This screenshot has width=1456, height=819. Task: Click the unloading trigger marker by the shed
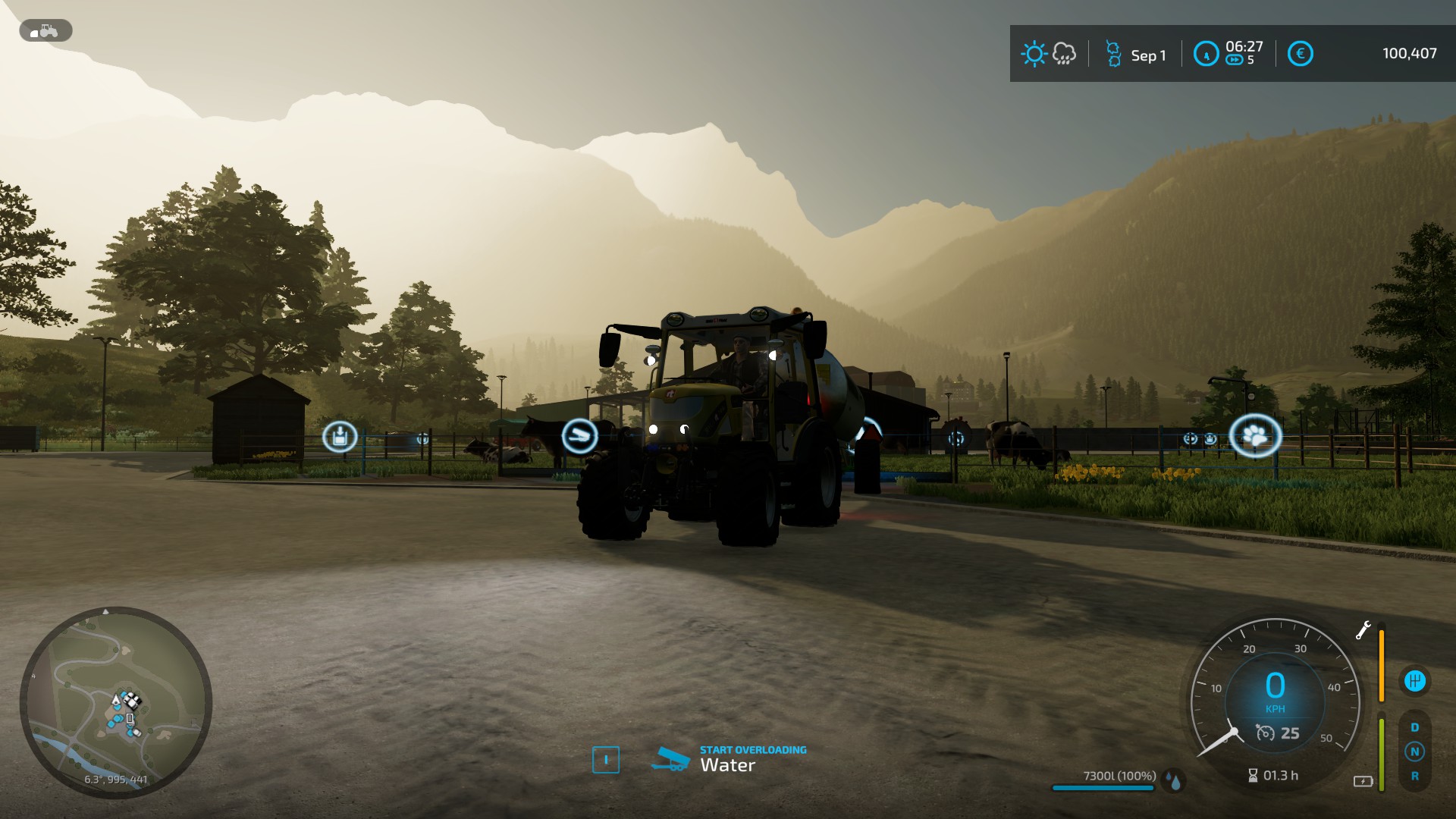coord(340,437)
